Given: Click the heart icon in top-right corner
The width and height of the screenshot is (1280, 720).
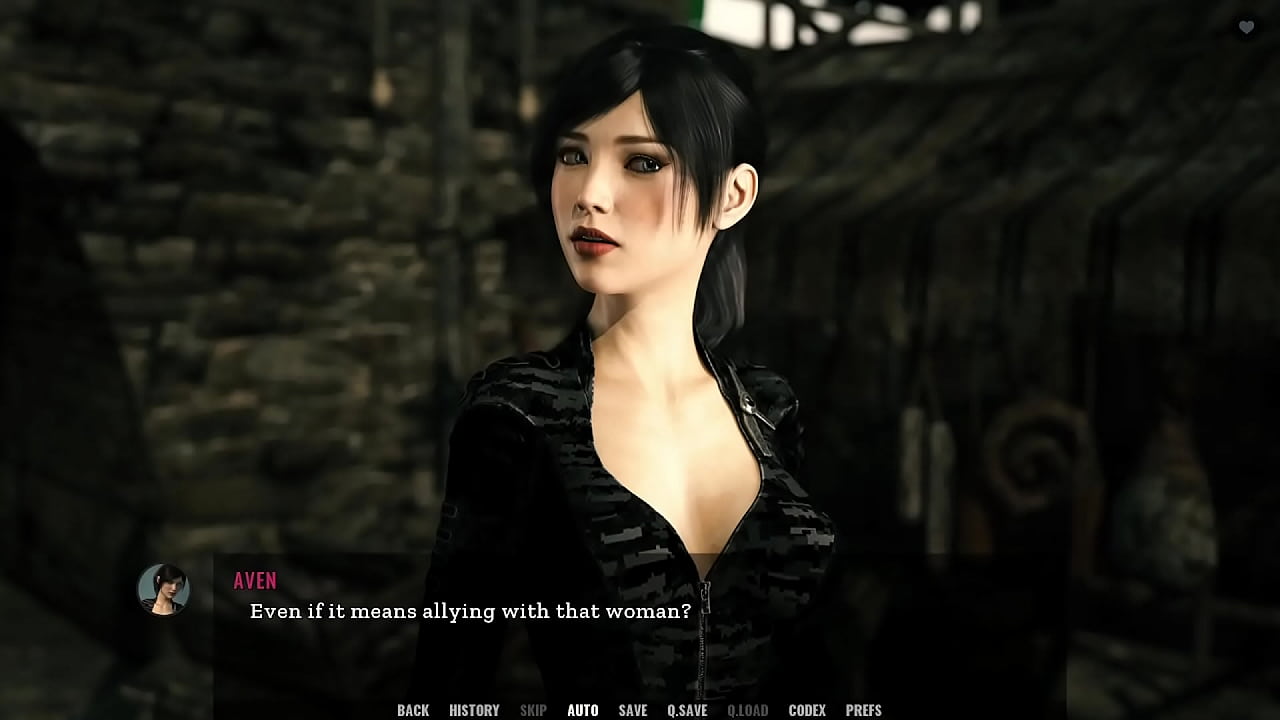Looking at the screenshot, I should click(x=1247, y=27).
